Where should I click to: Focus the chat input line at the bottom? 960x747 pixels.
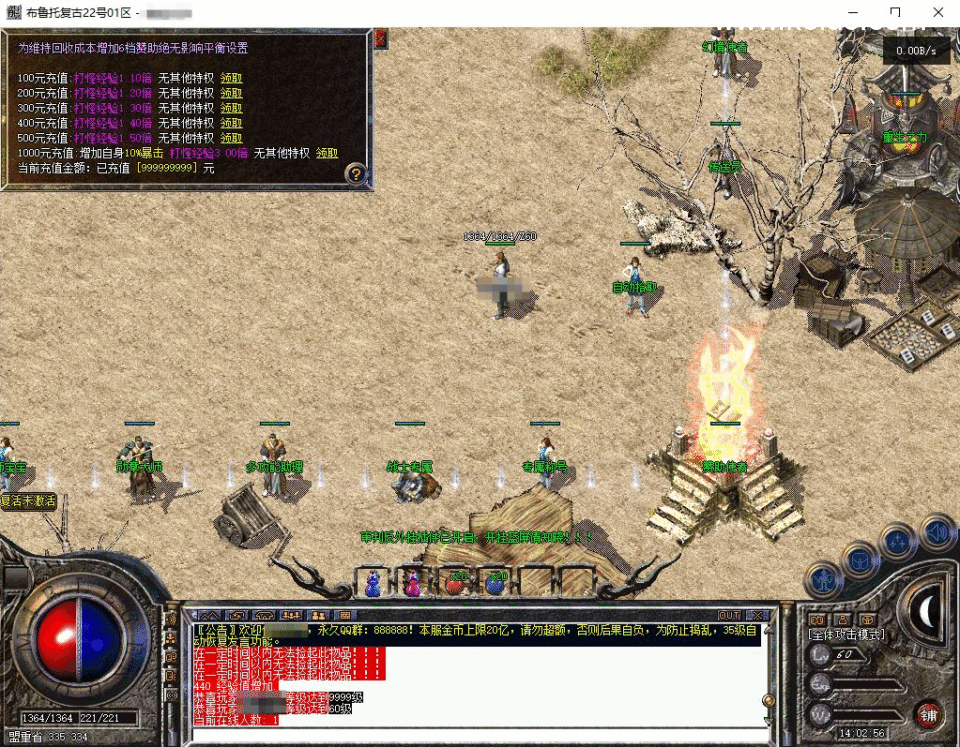point(470,735)
